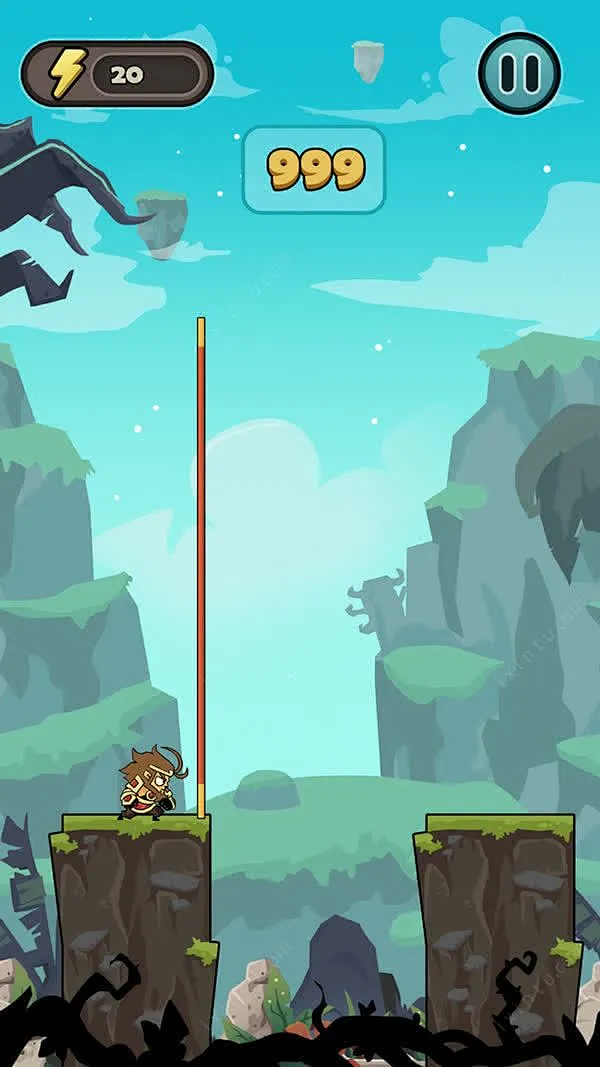Pause the game with the round button
The height and width of the screenshot is (1067, 600).
[x=519, y=73]
